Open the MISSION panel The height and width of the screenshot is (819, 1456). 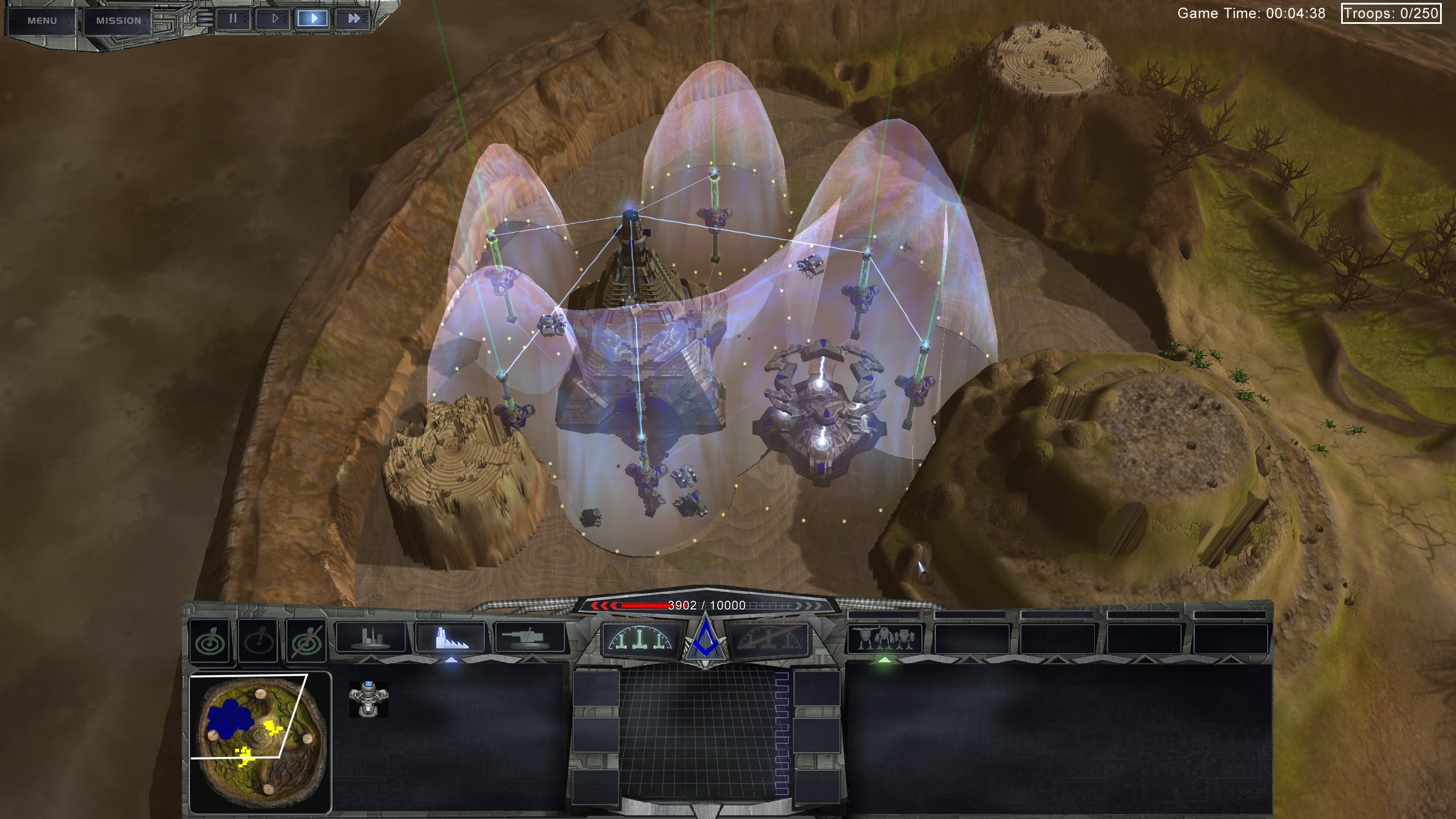click(x=118, y=20)
